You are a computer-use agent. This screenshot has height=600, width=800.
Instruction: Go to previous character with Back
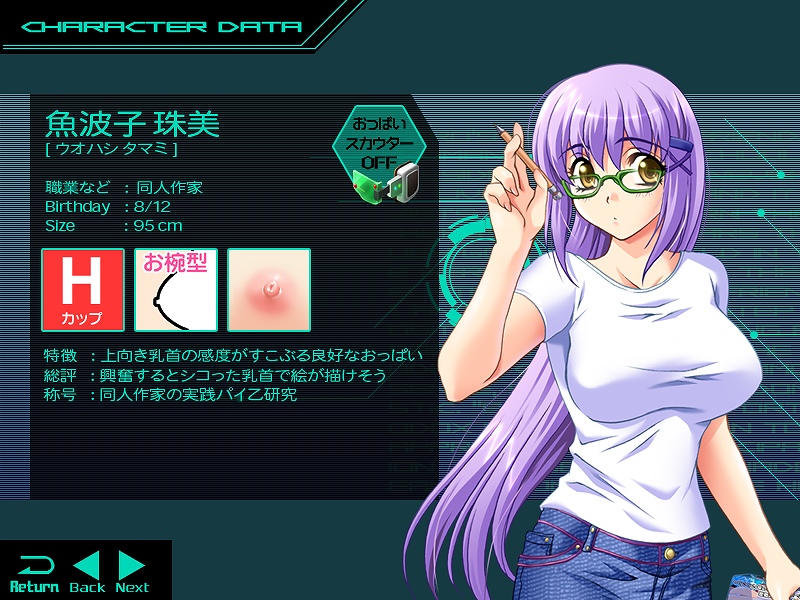tap(87, 572)
